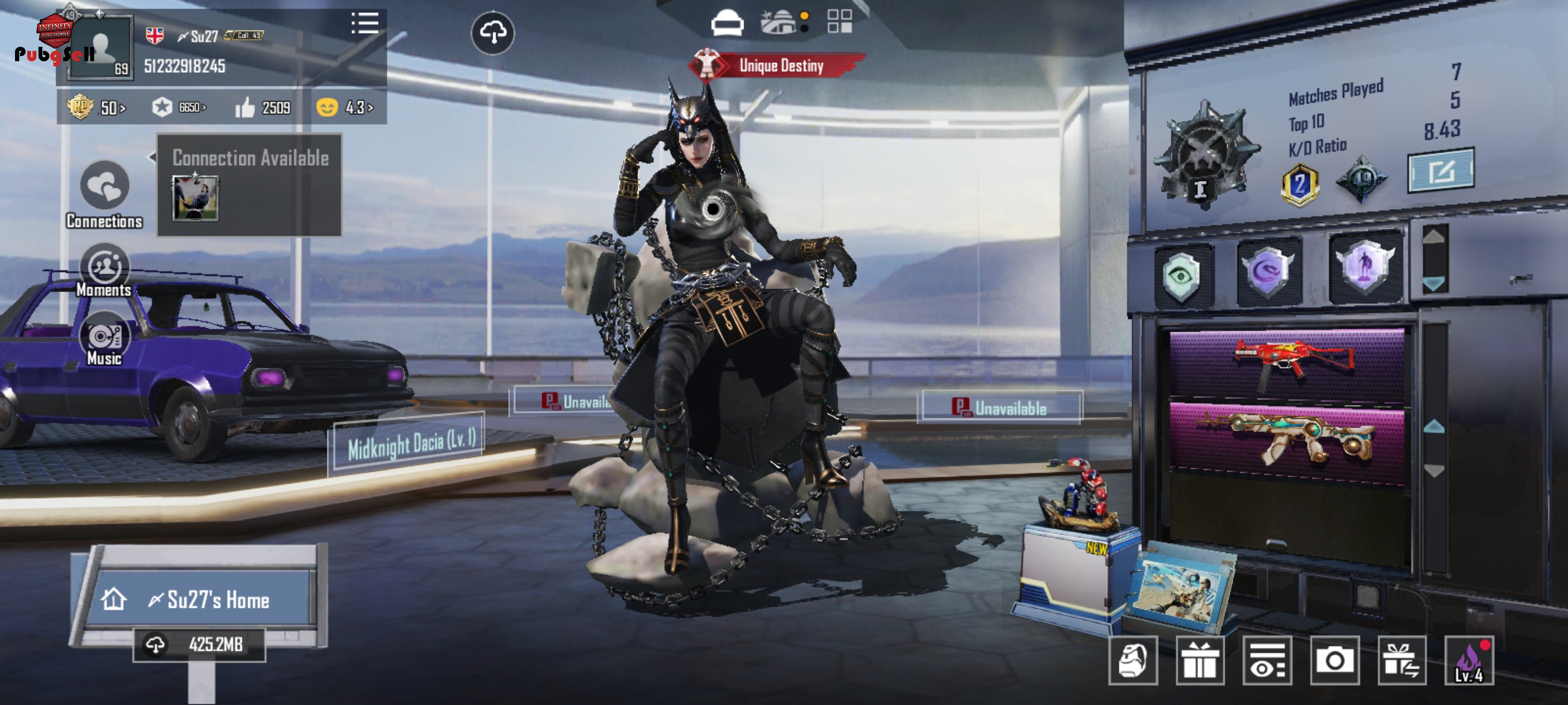Show the 2509 likes

tap(263, 107)
